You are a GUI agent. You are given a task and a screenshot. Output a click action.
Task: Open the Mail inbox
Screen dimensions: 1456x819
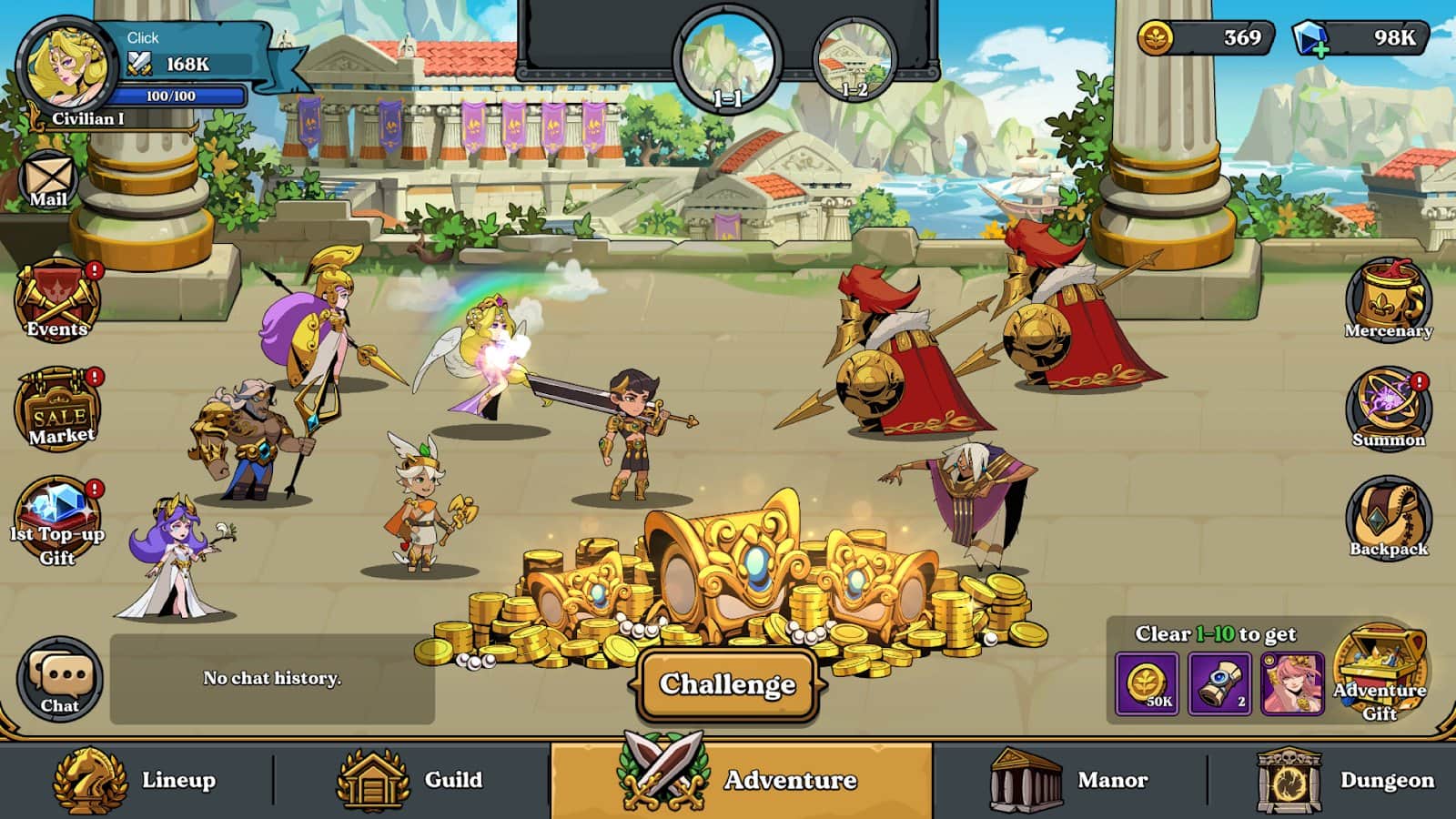[x=48, y=181]
